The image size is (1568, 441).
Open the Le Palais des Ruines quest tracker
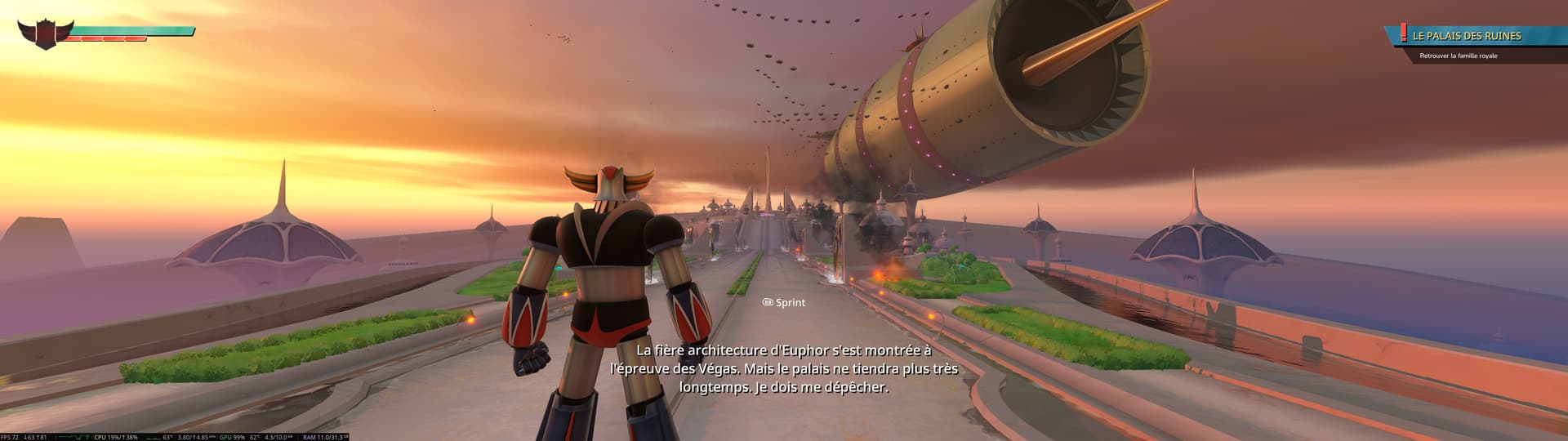1467,36
